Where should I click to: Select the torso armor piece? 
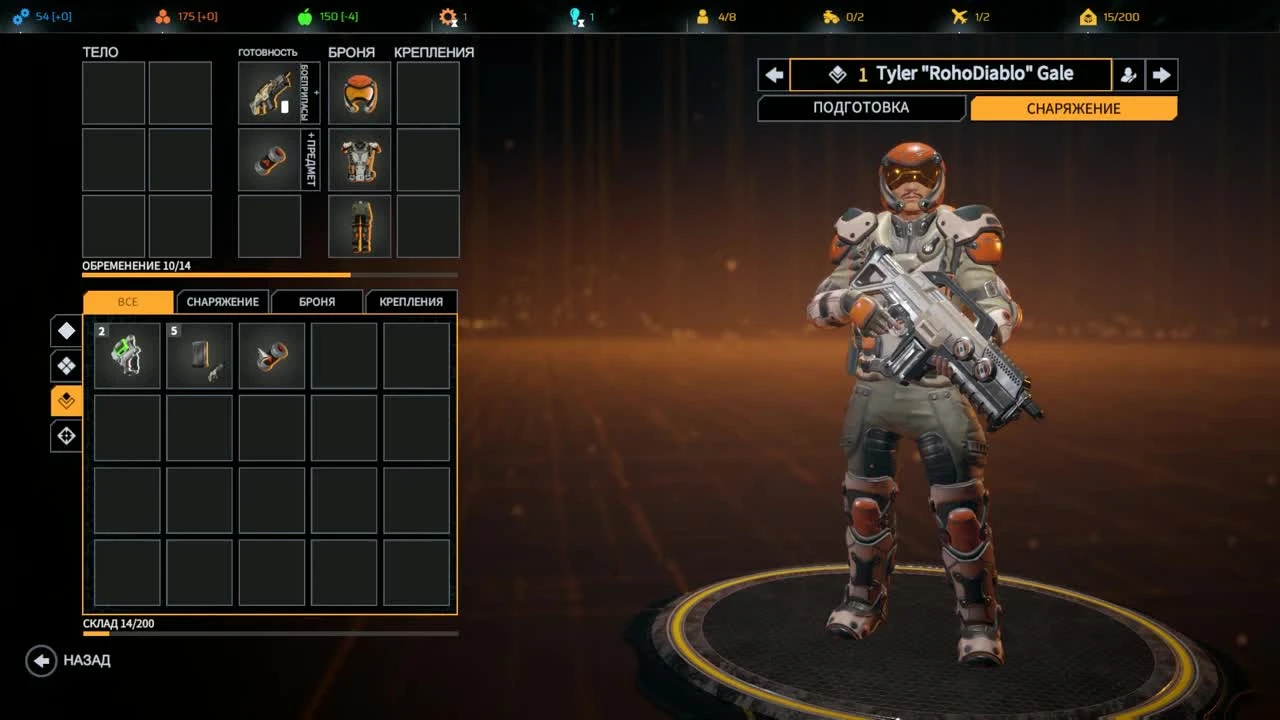pos(358,160)
